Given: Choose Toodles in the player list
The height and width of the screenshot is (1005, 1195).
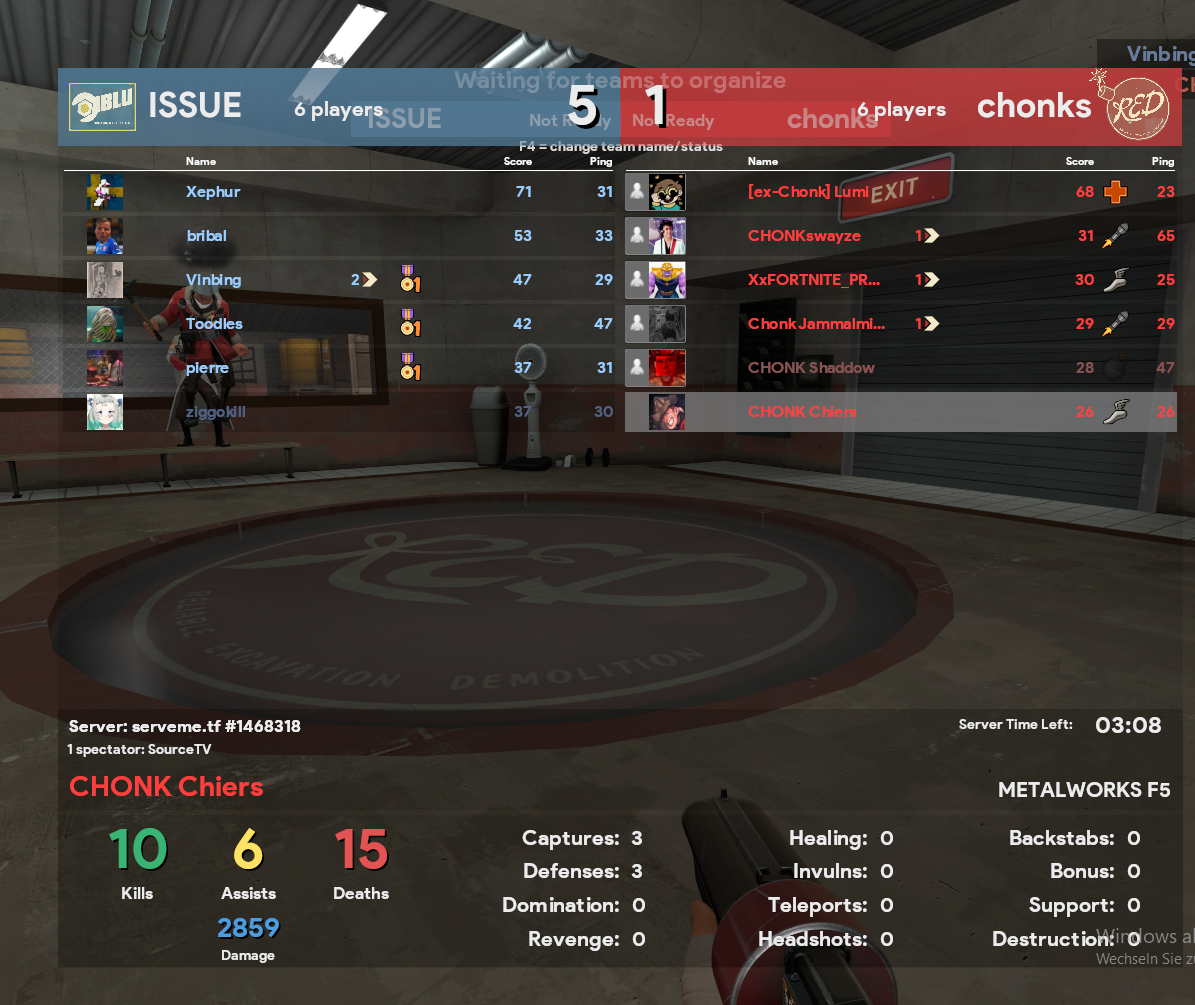Looking at the screenshot, I should click(214, 324).
